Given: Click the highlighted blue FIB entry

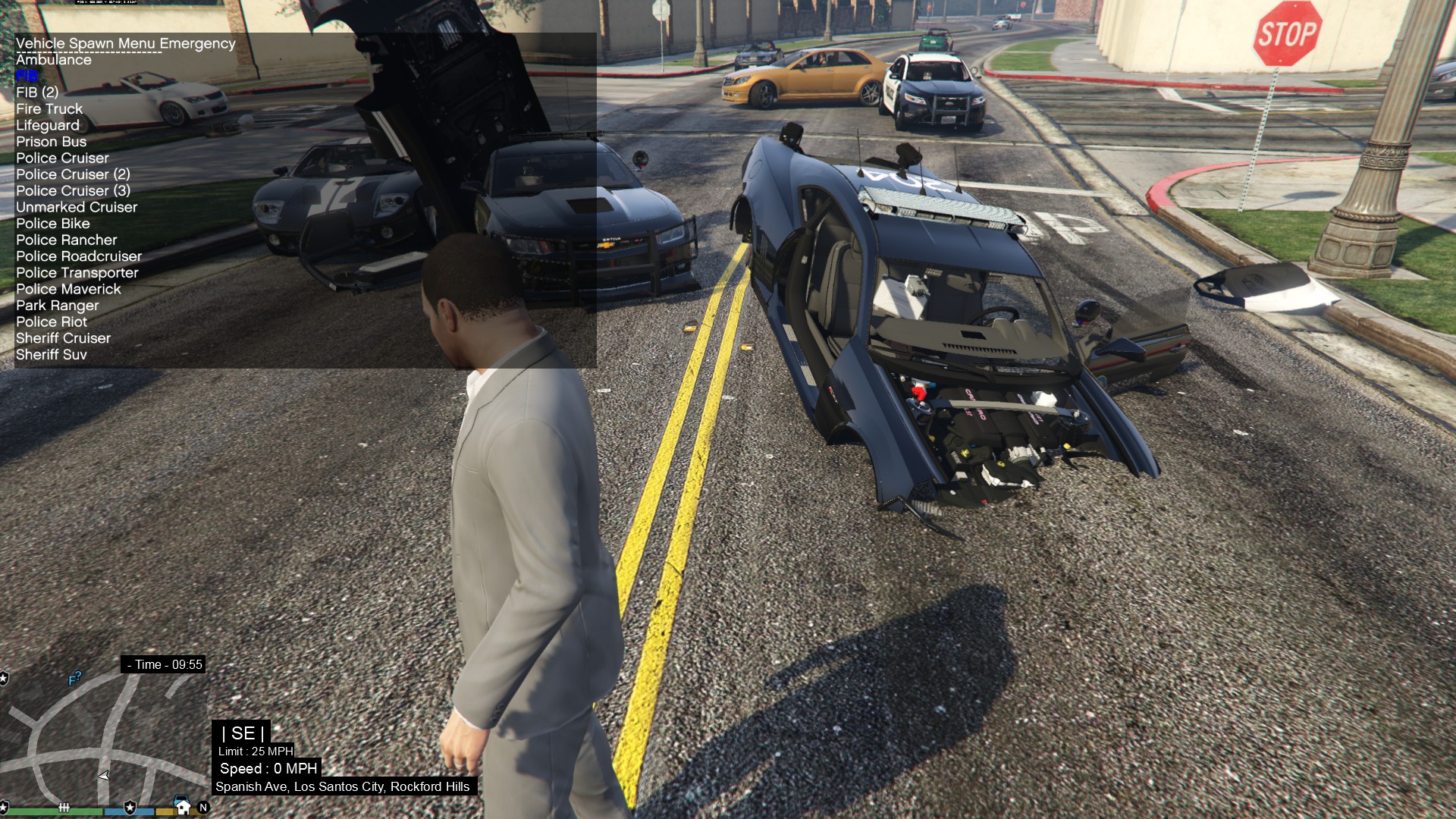Looking at the screenshot, I should click(x=26, y=76).
